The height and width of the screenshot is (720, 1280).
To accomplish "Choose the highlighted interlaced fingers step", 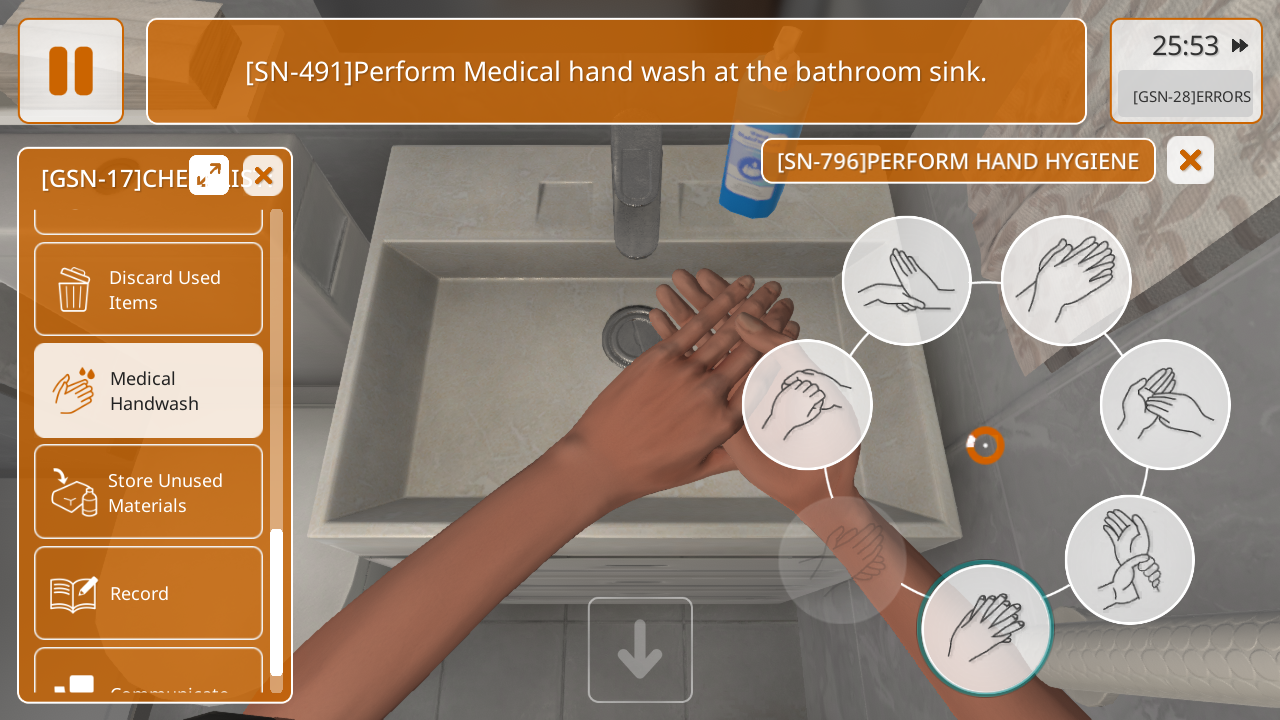I will coord(986,629).
